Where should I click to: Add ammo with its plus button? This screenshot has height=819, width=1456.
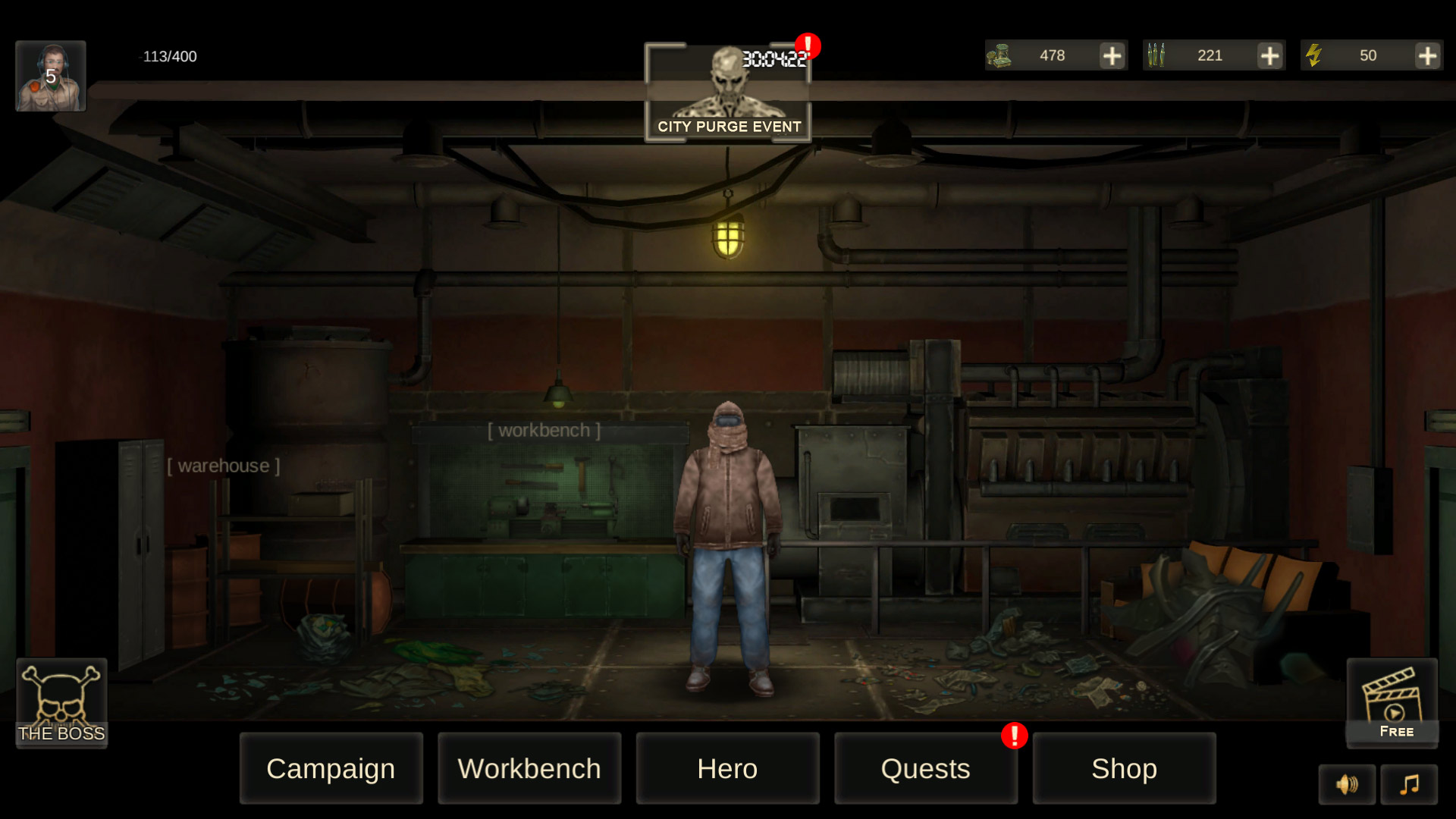[x=1269, y=55]
